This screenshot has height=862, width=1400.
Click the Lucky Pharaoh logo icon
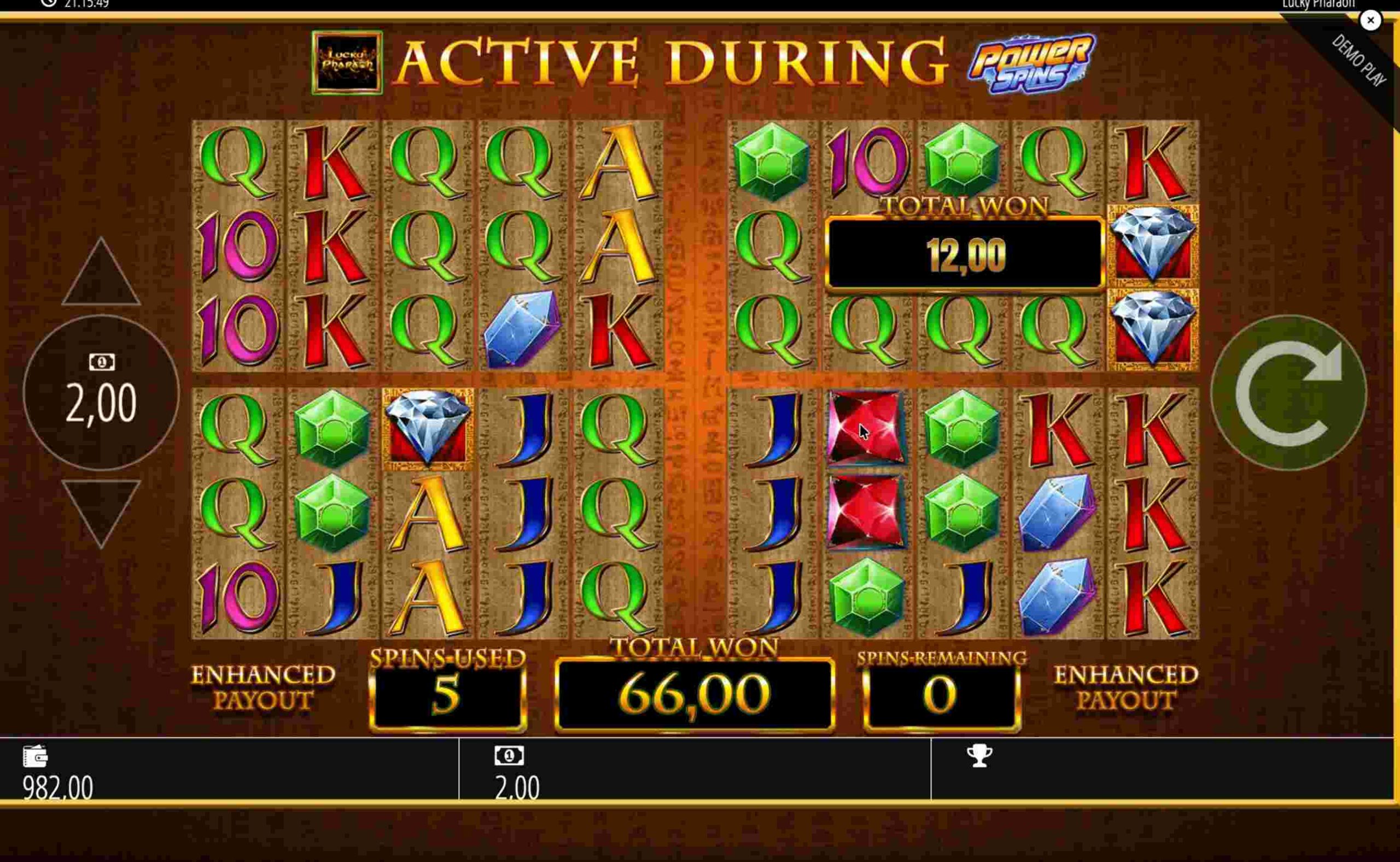tap(347, 63)
